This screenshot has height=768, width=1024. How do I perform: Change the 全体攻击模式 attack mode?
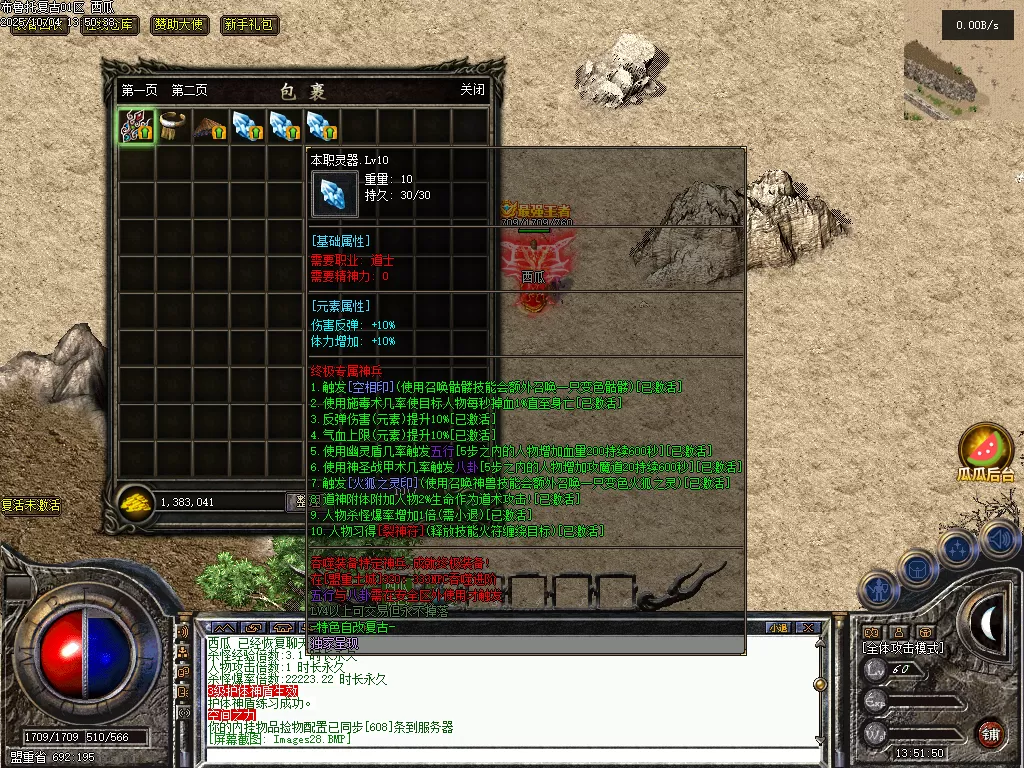coord(903,648)
